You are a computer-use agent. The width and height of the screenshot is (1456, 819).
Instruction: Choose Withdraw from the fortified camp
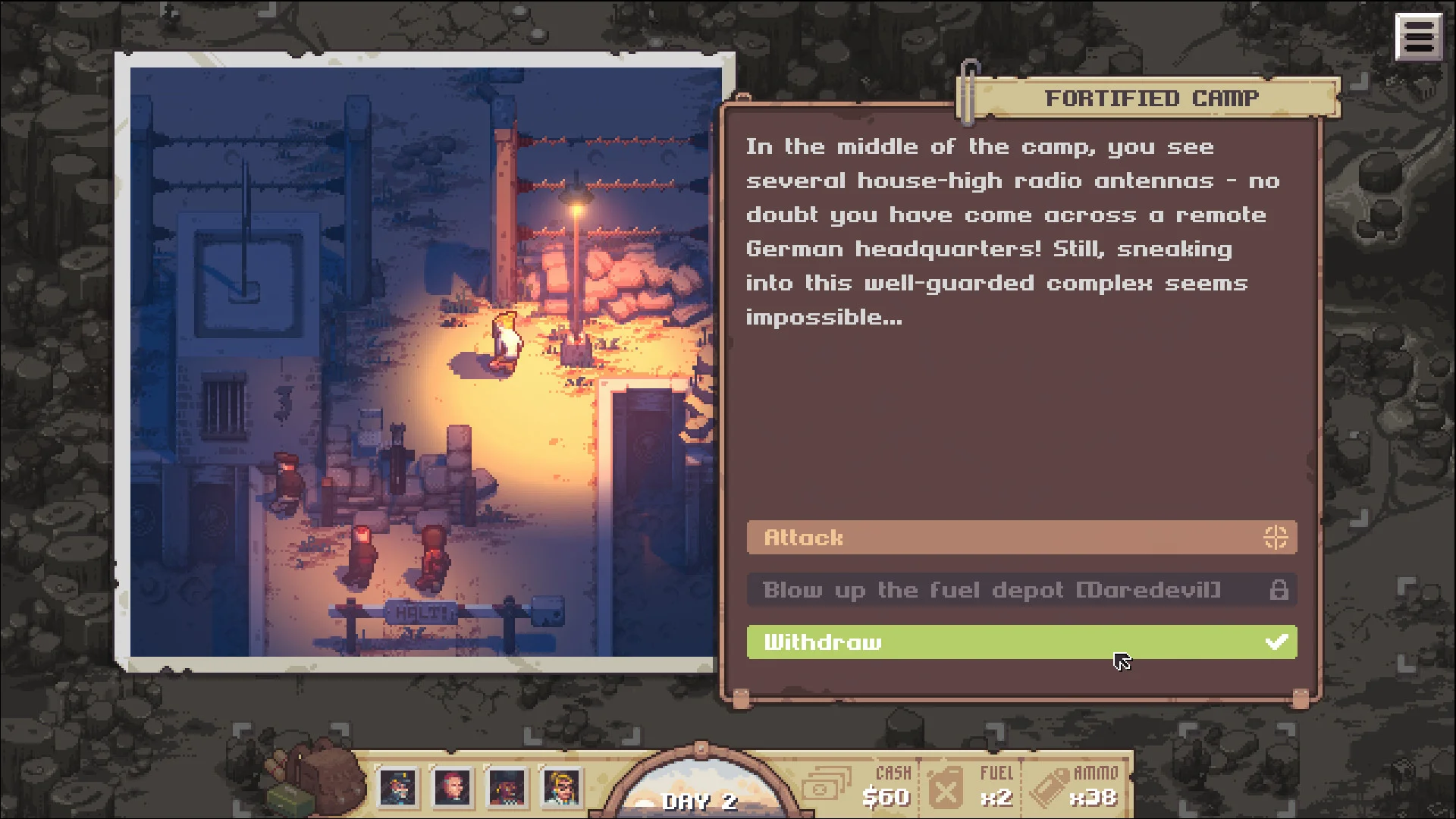[1021, 642]
